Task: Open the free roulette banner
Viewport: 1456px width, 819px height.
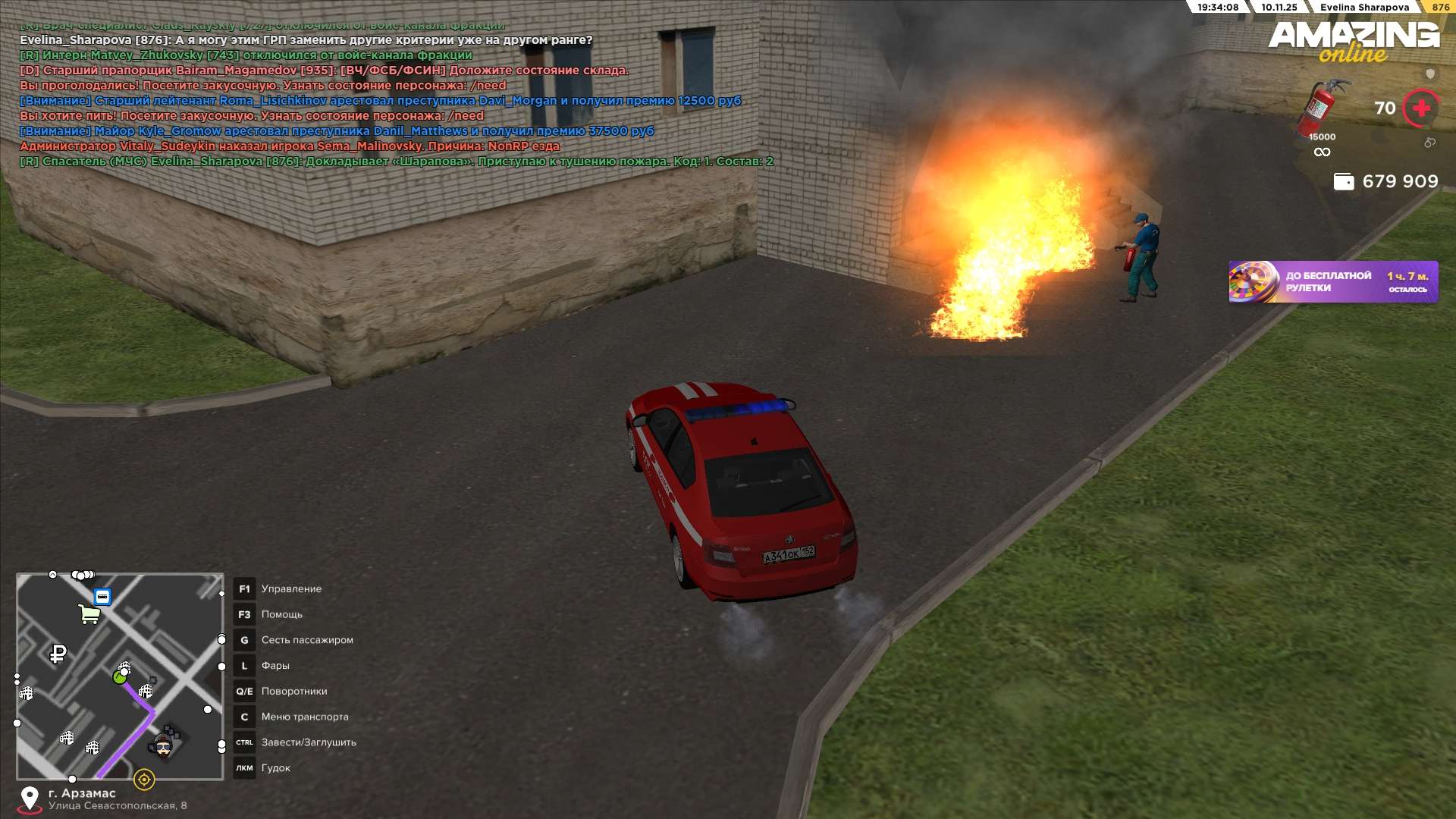Action: (x=1333, y=282)
